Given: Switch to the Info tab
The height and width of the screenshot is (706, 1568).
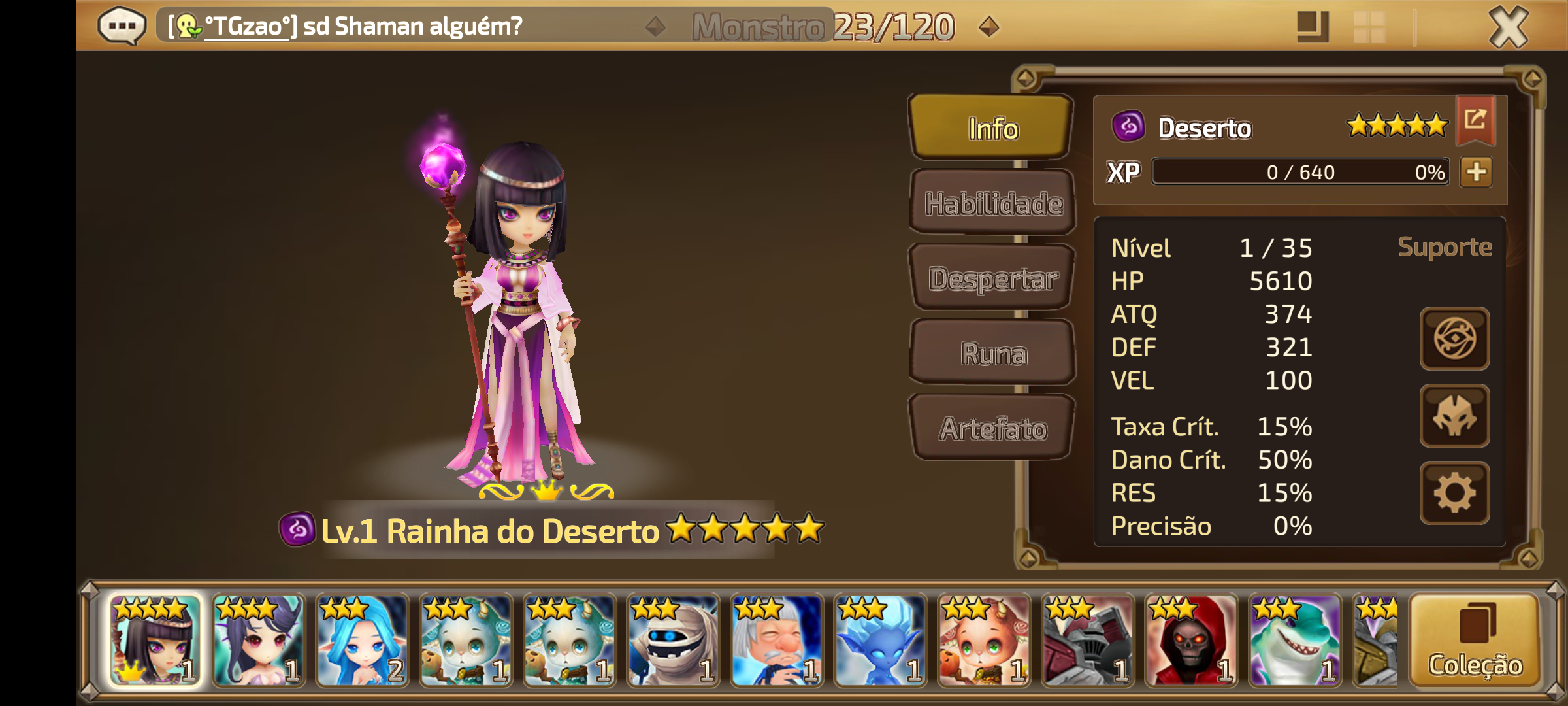Looking at the screenshot, I should 992,128.
